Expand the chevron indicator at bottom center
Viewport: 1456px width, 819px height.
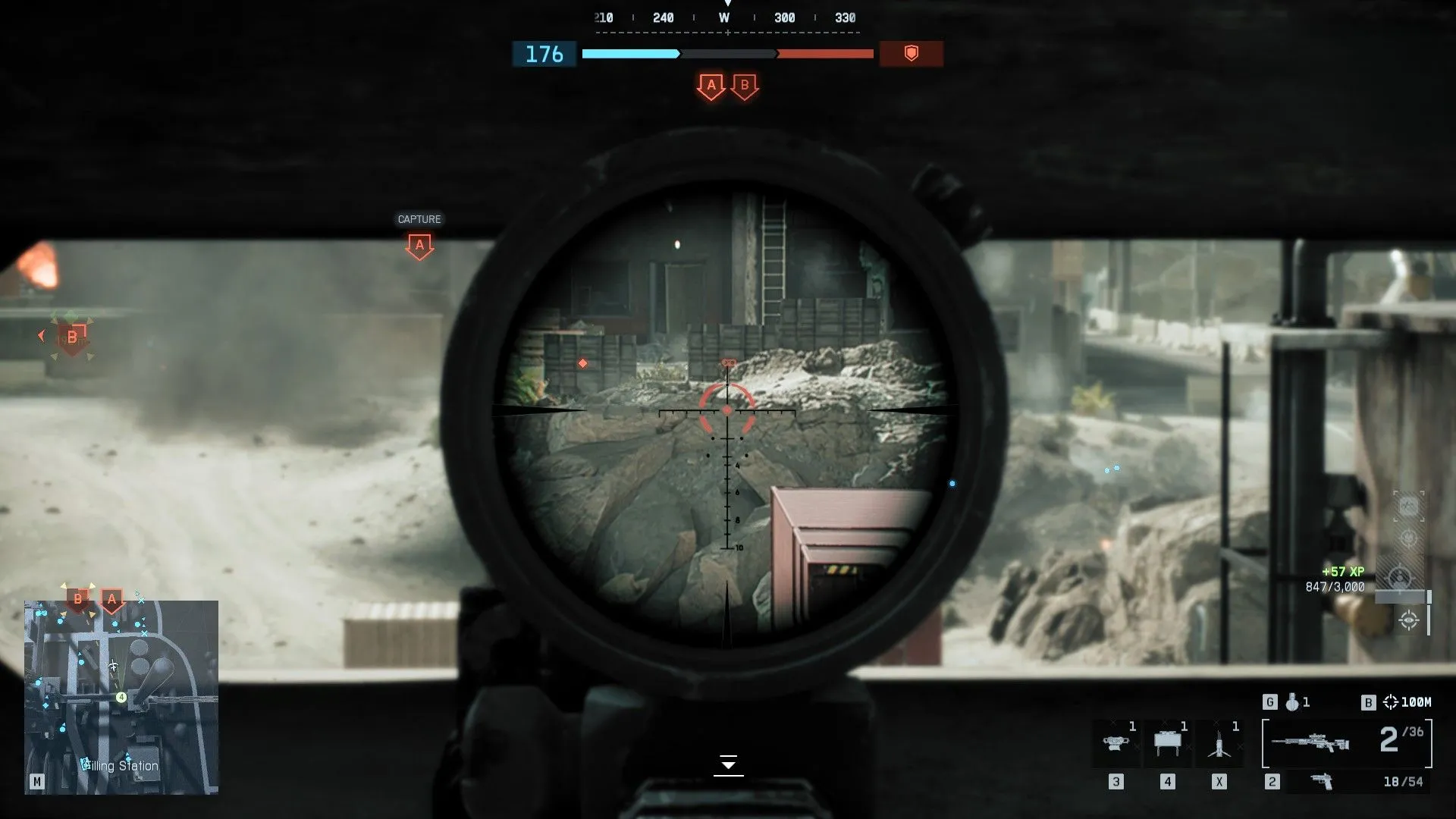pyautogui.click(x=728, y=765)
